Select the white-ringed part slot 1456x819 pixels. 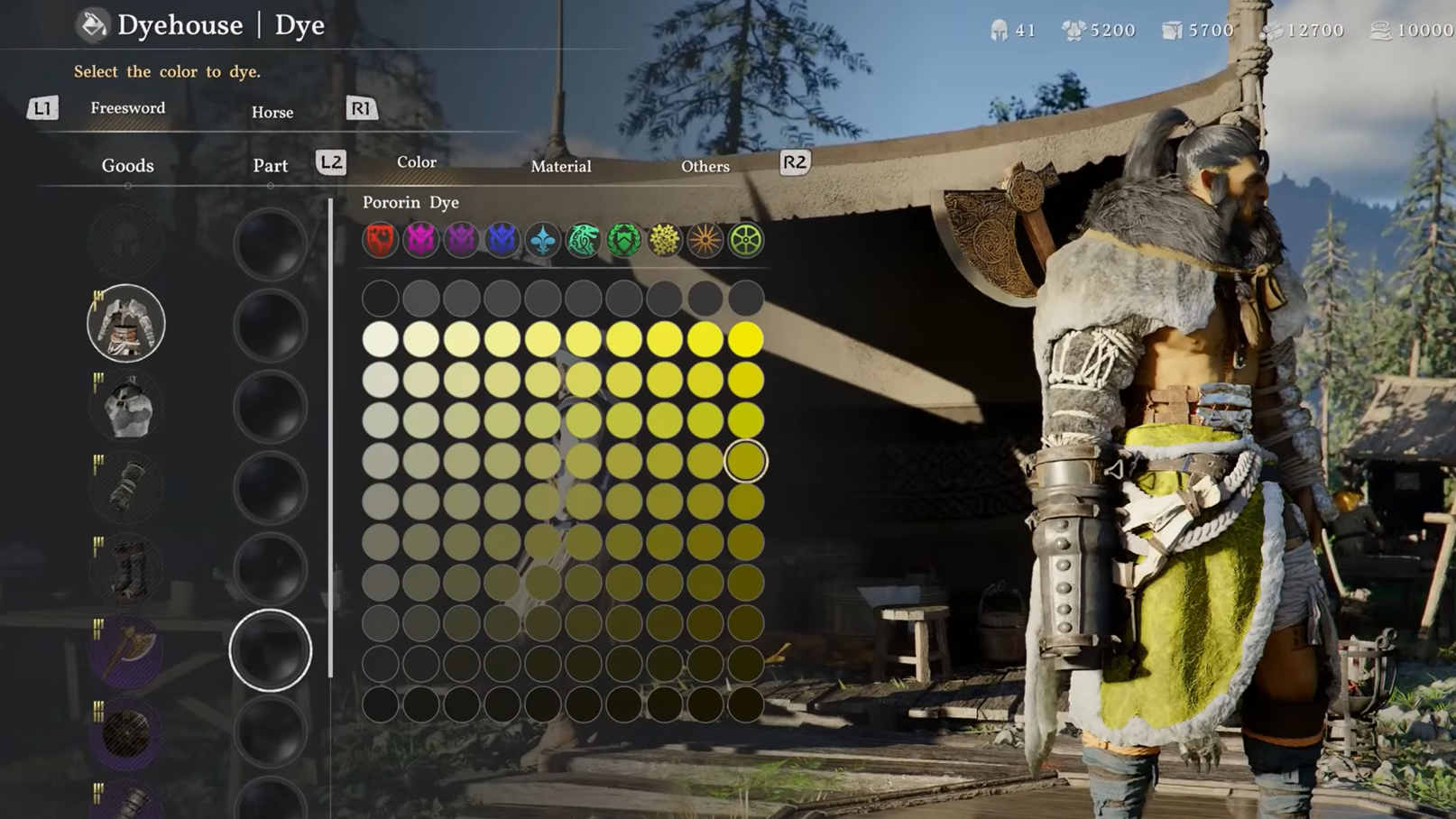(270, 650)
